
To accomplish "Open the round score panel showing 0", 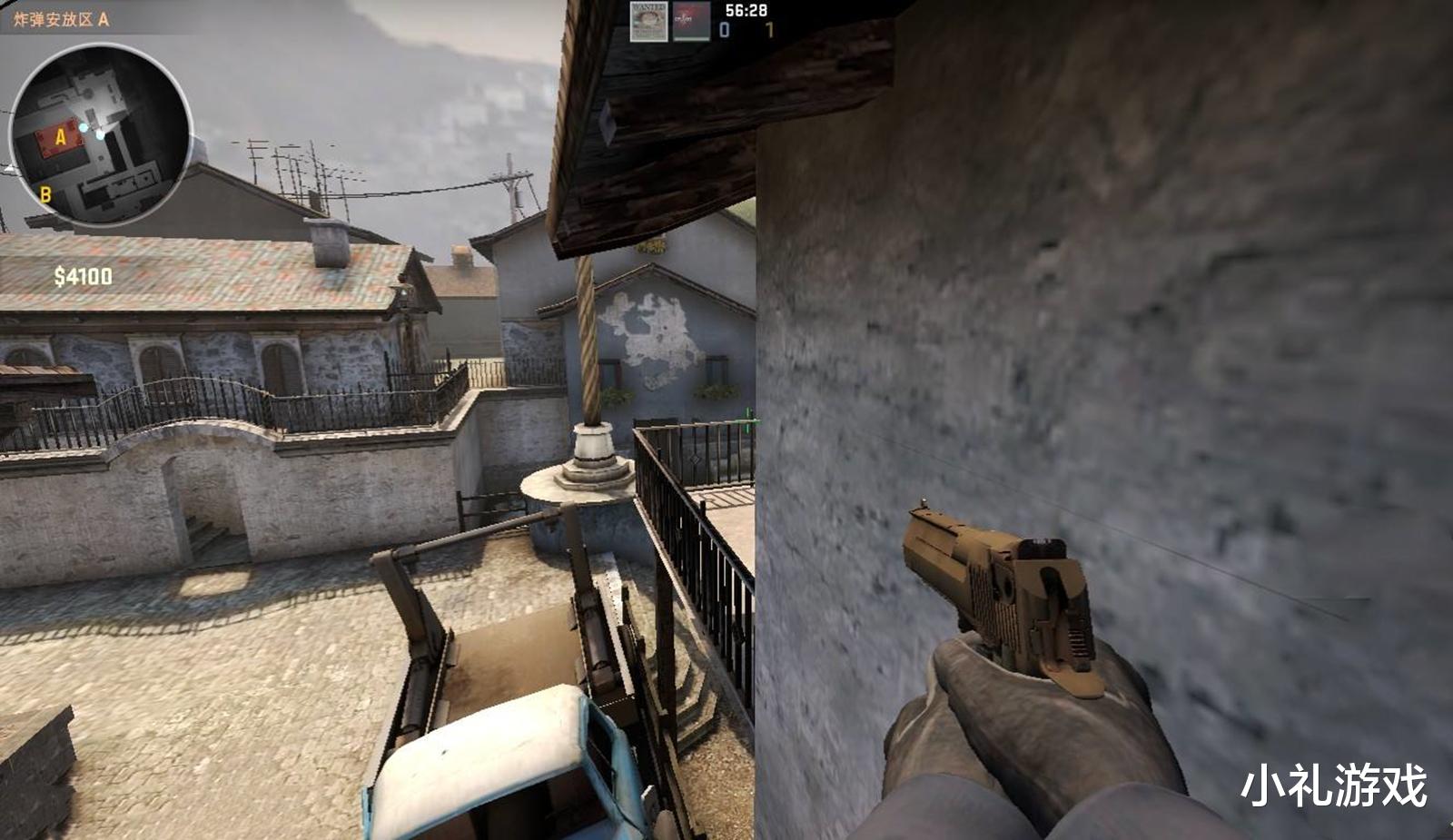I will (x=725, y=29).
